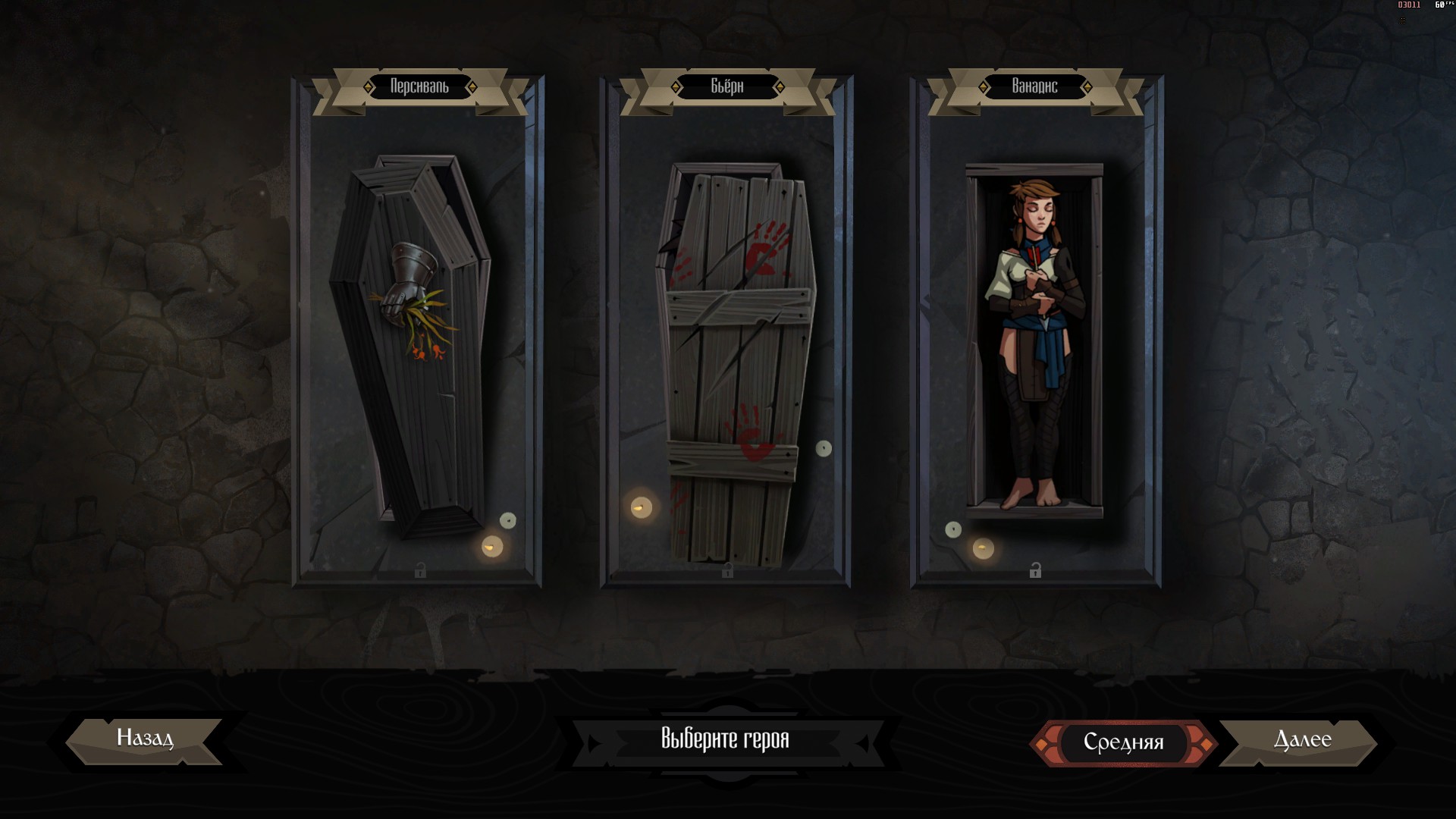Pick the hero Ванадис
1456x819 pixels.
(1035, 341)
